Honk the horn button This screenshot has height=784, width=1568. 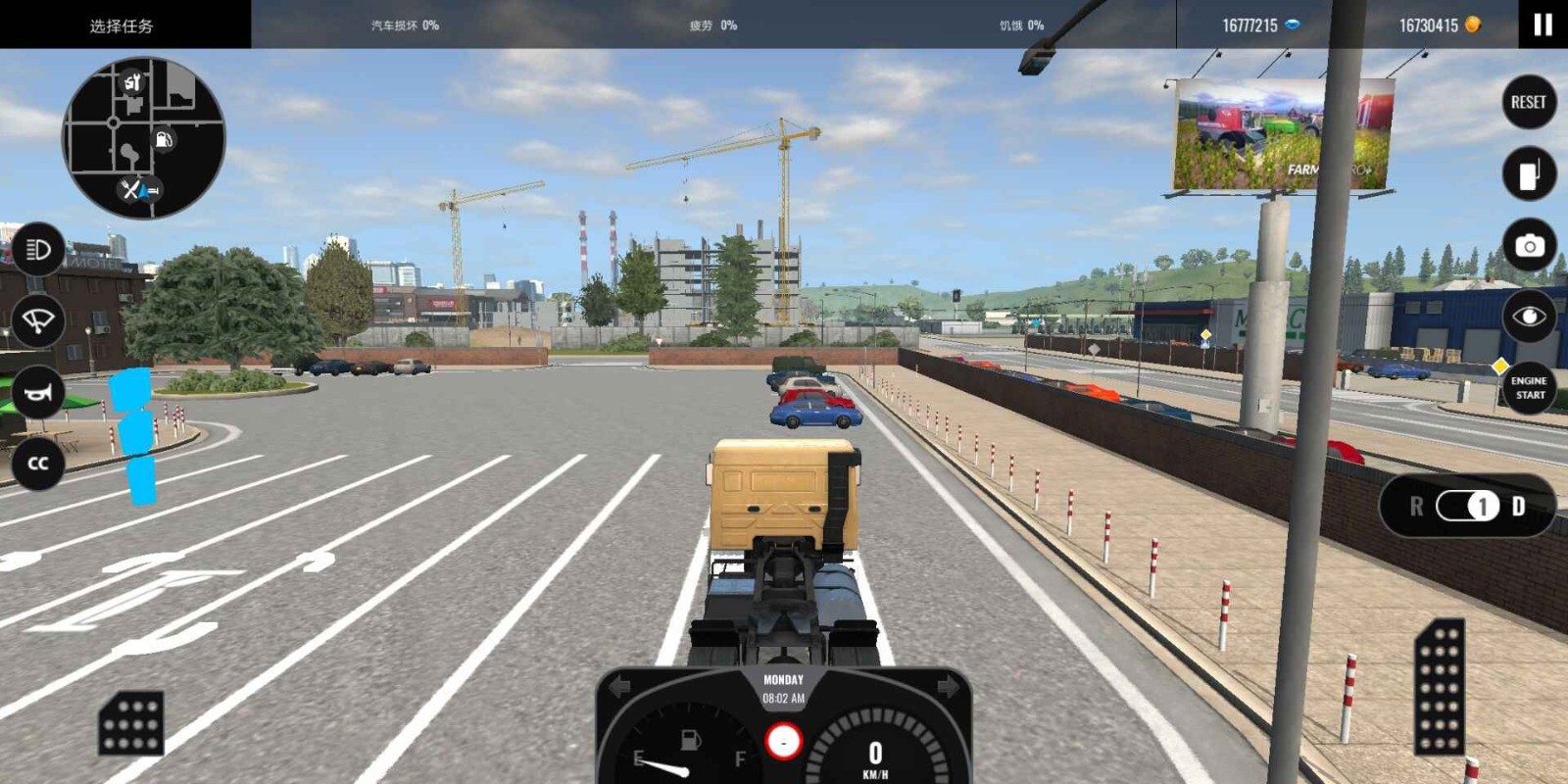38,393
